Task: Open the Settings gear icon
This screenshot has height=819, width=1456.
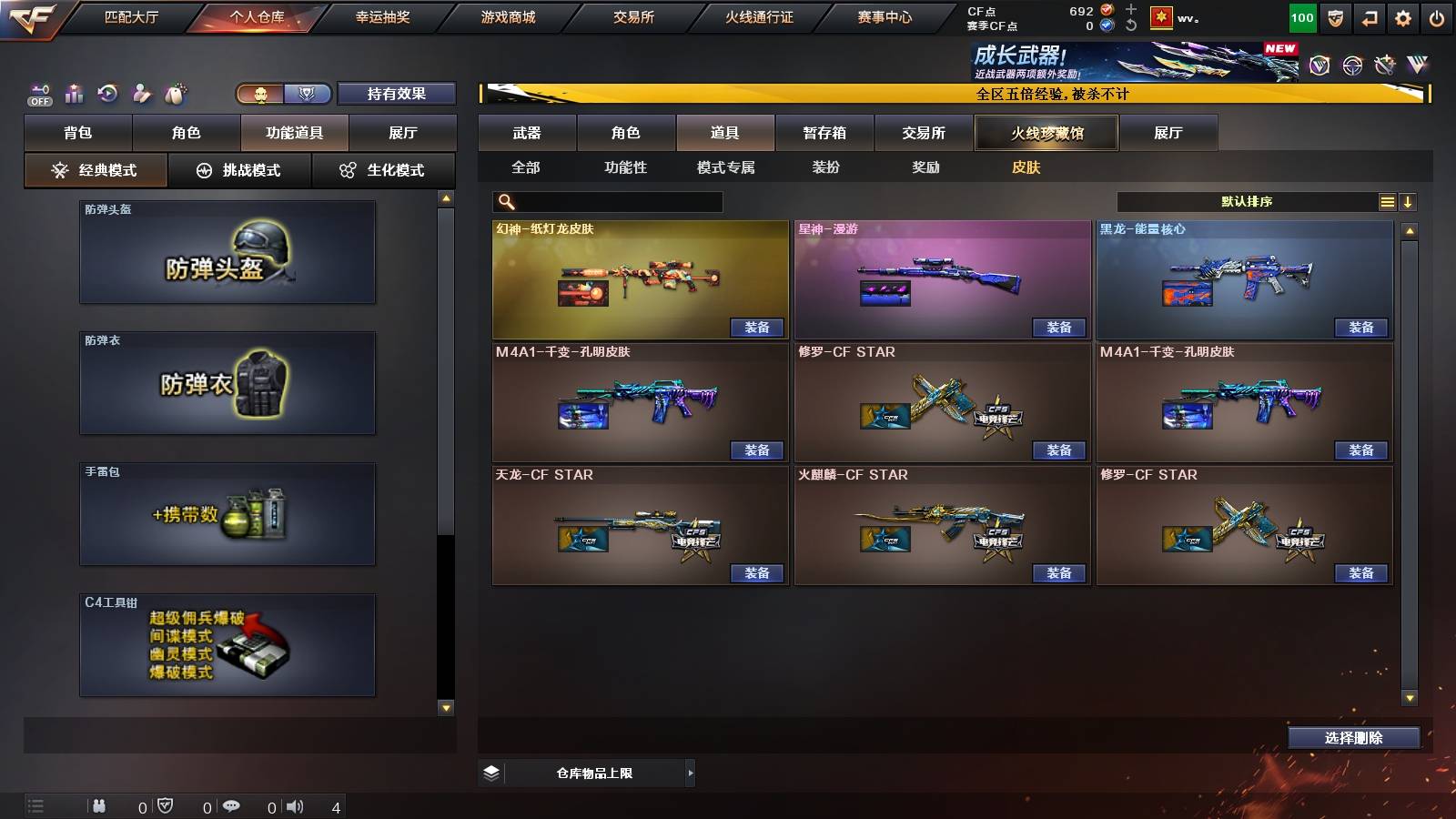Action: (1404, 16)
